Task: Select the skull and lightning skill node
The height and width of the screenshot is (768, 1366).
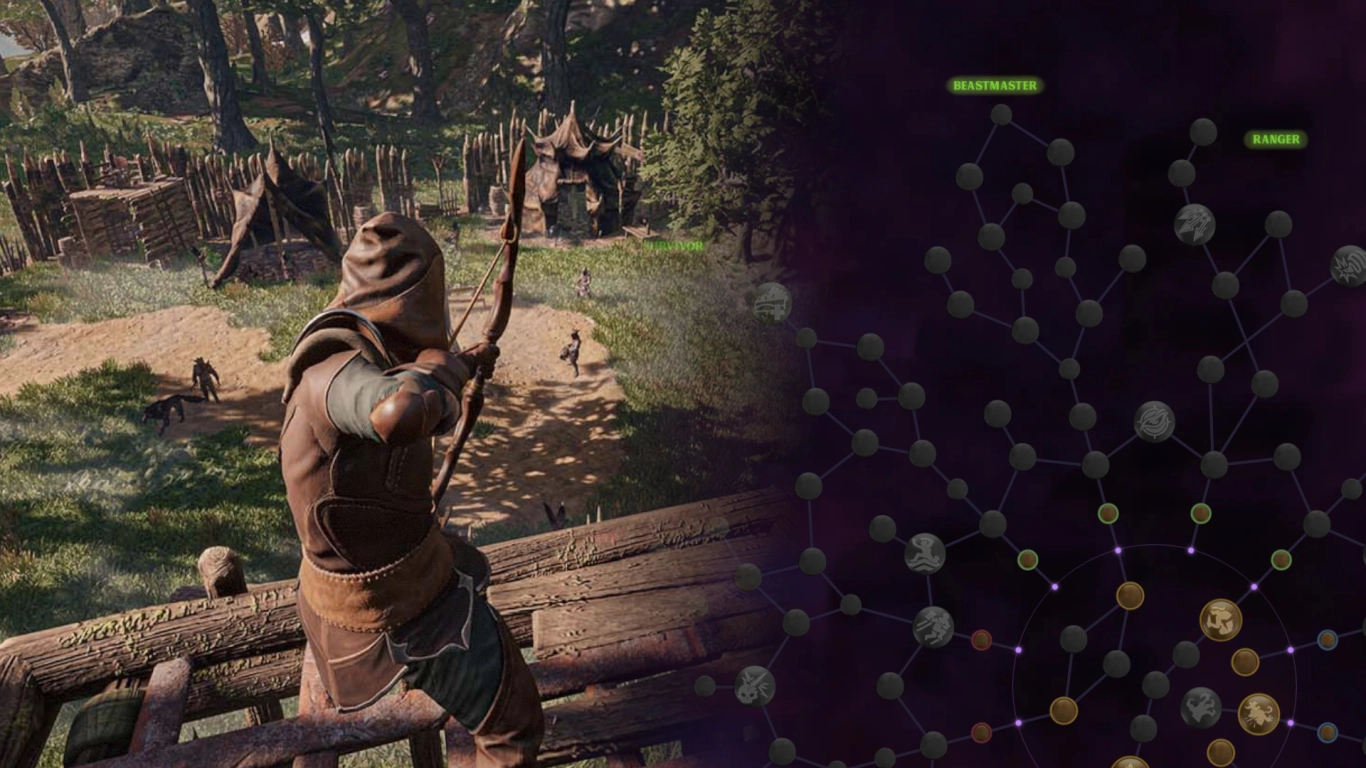Action: (x=755, y=685)
